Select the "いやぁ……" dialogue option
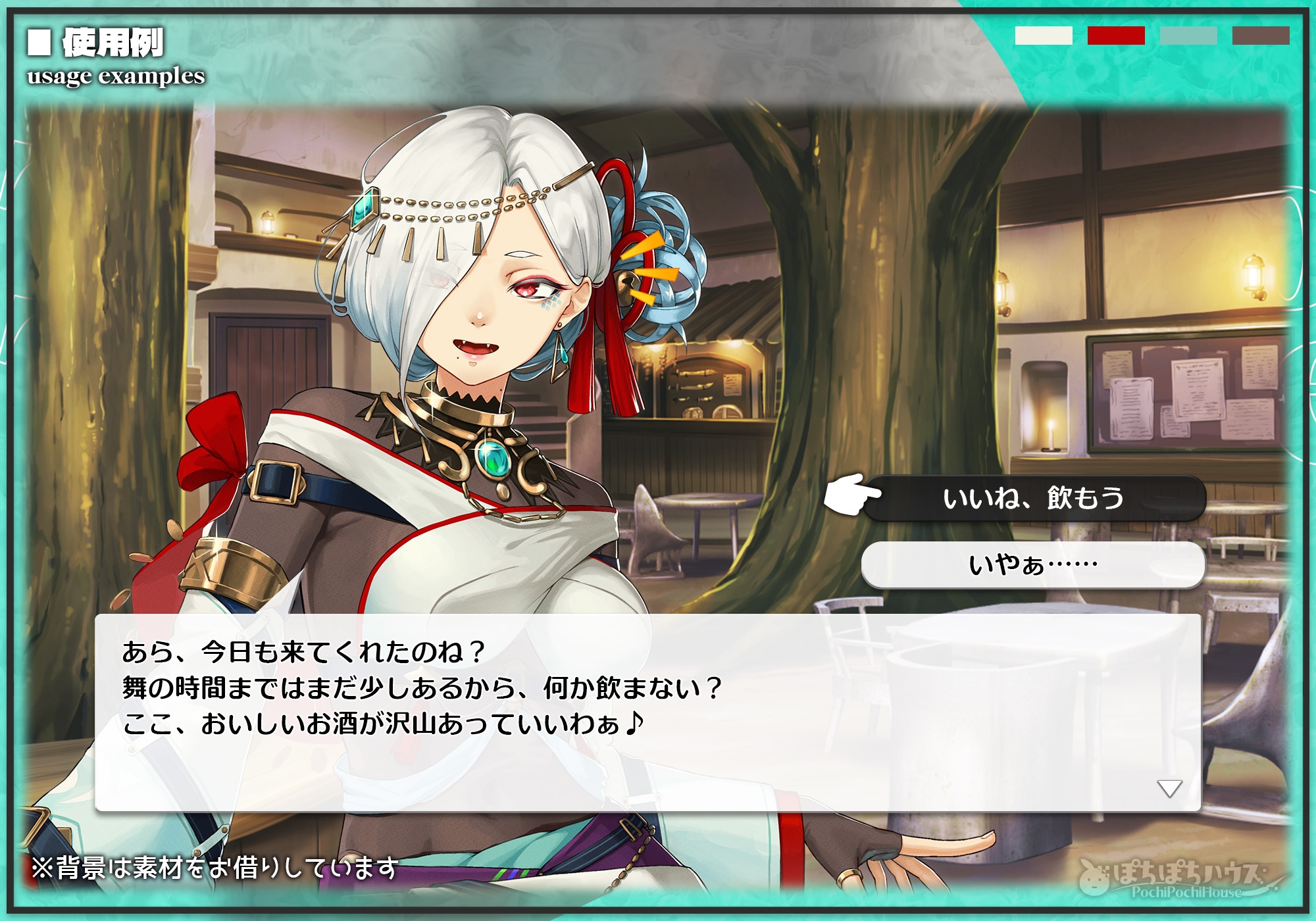This screenshot has height=921, width=1316. [1033, 565]
